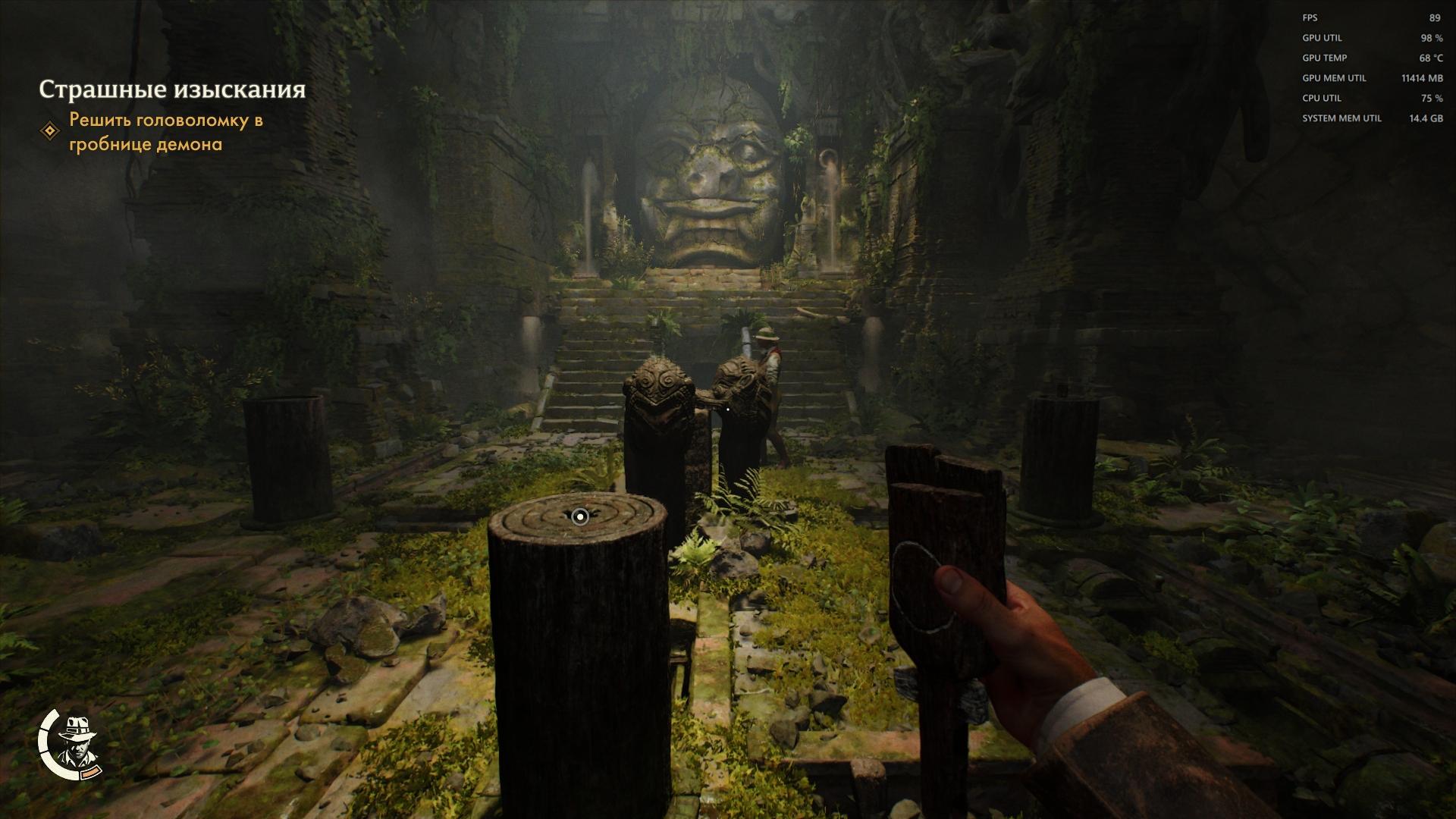Screen dimensions: 1456x819
Task: Click the quest title Страшные изыскания
Action: [x=172, y=89]
